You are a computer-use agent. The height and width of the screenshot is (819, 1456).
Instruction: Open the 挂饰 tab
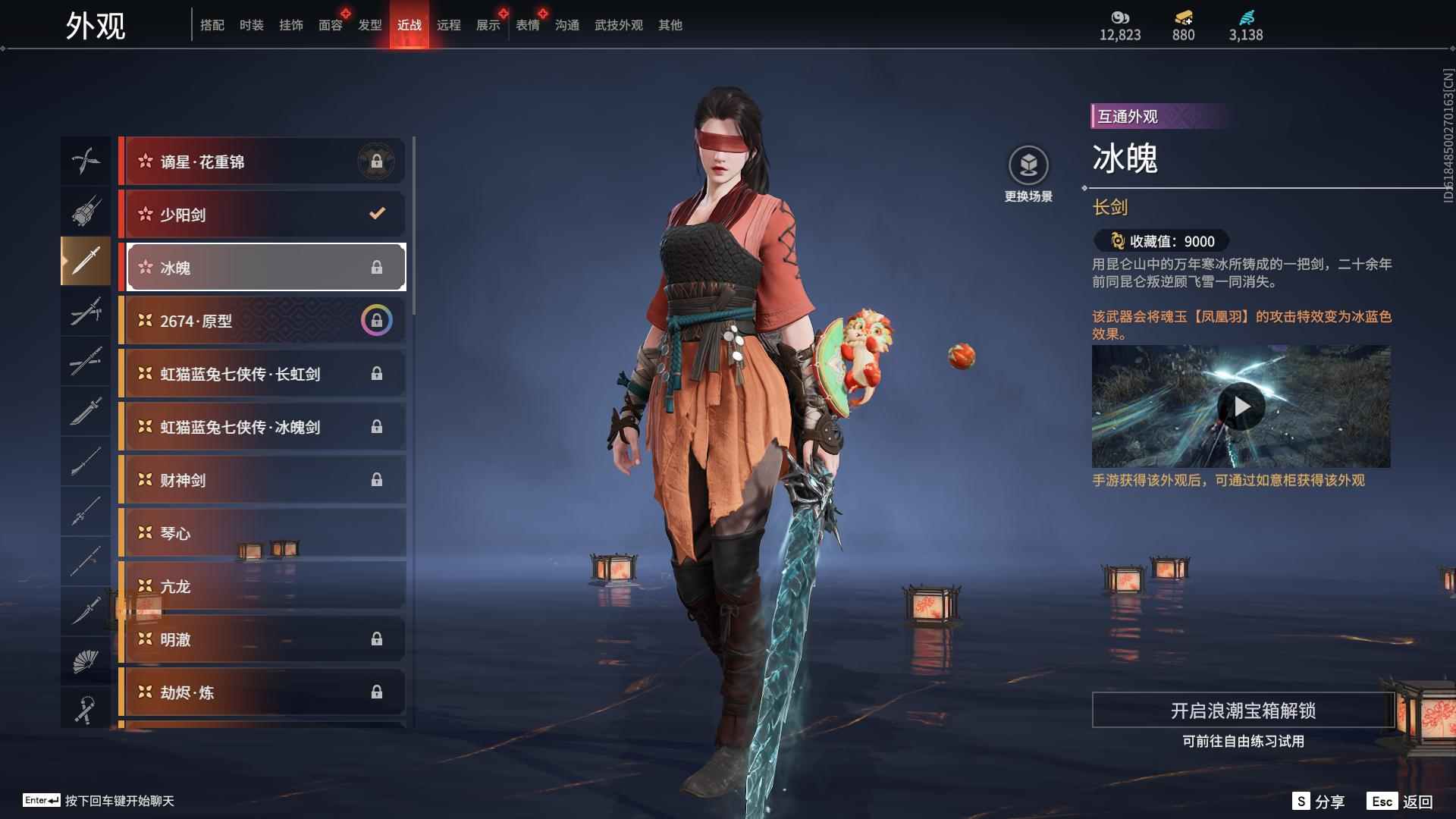click(x=290, y=25)
